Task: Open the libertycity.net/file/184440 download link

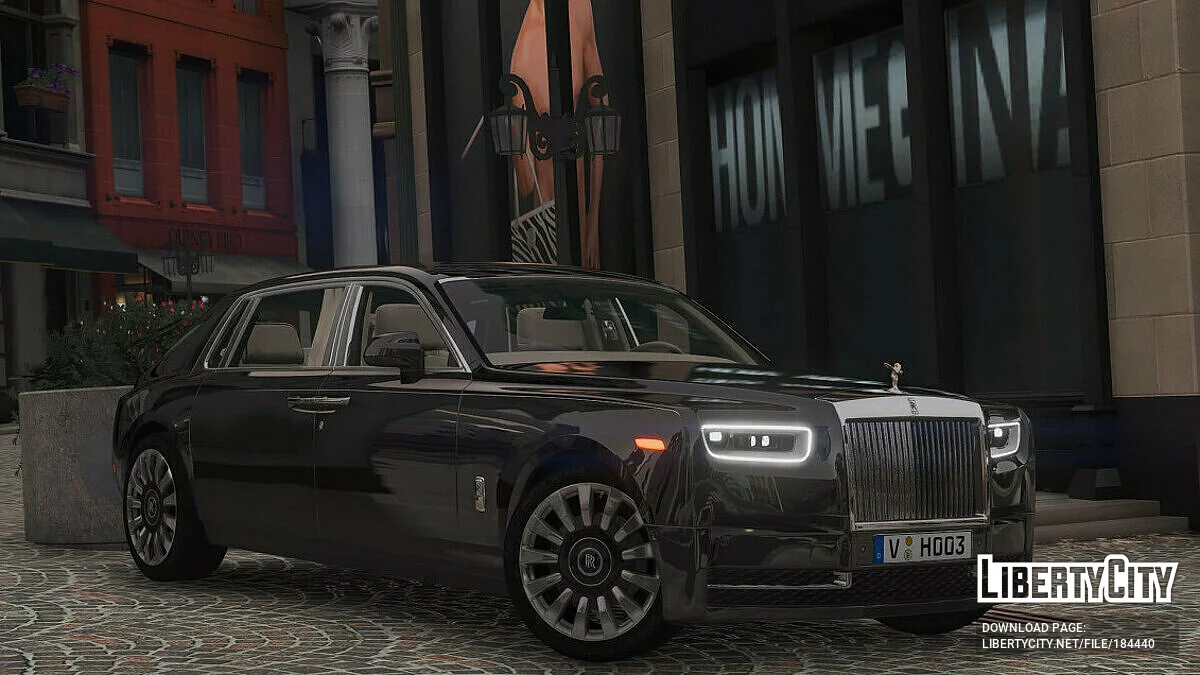Action: click(1067, 645)
